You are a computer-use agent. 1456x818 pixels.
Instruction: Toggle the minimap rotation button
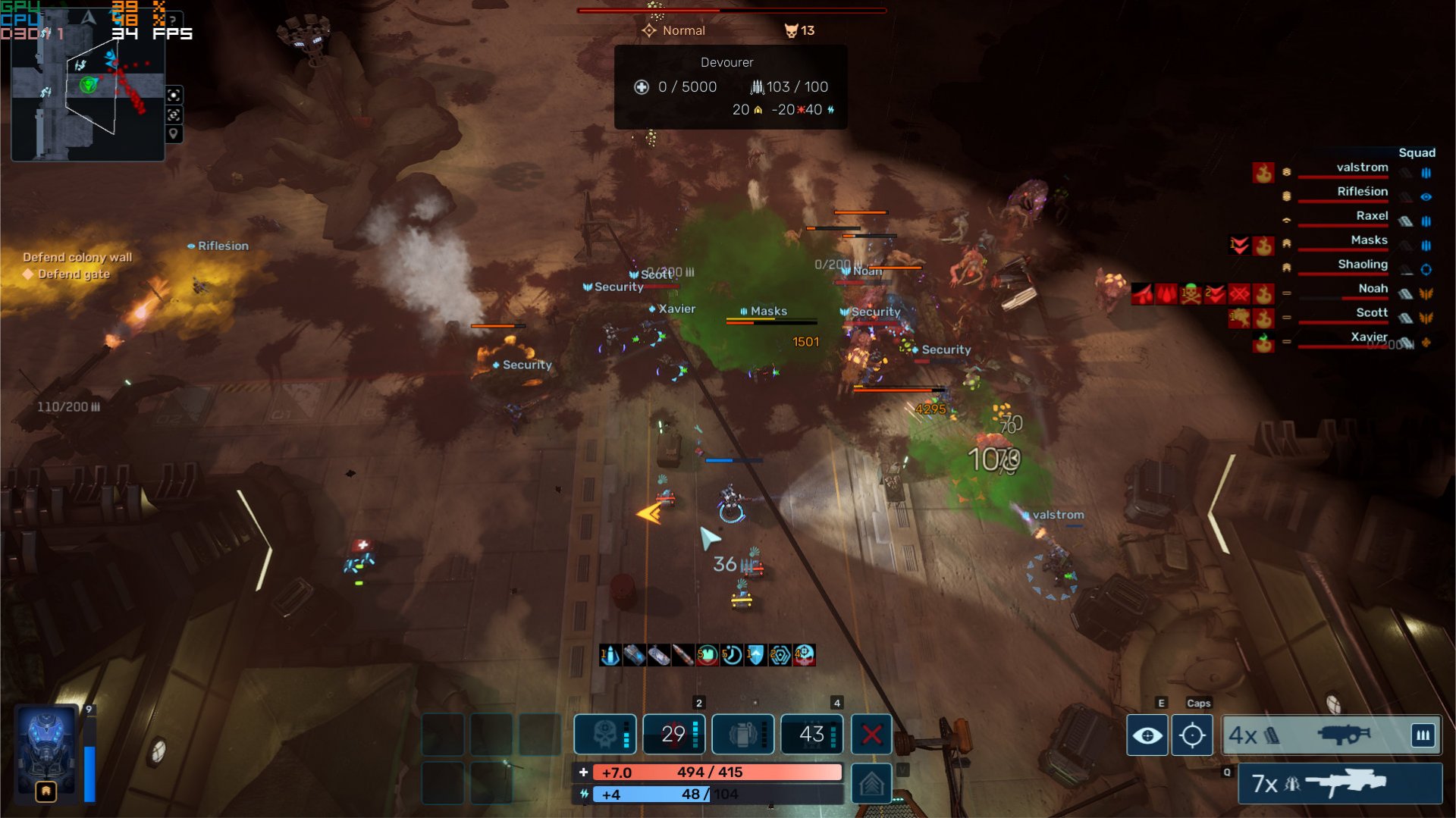(174, 114)
